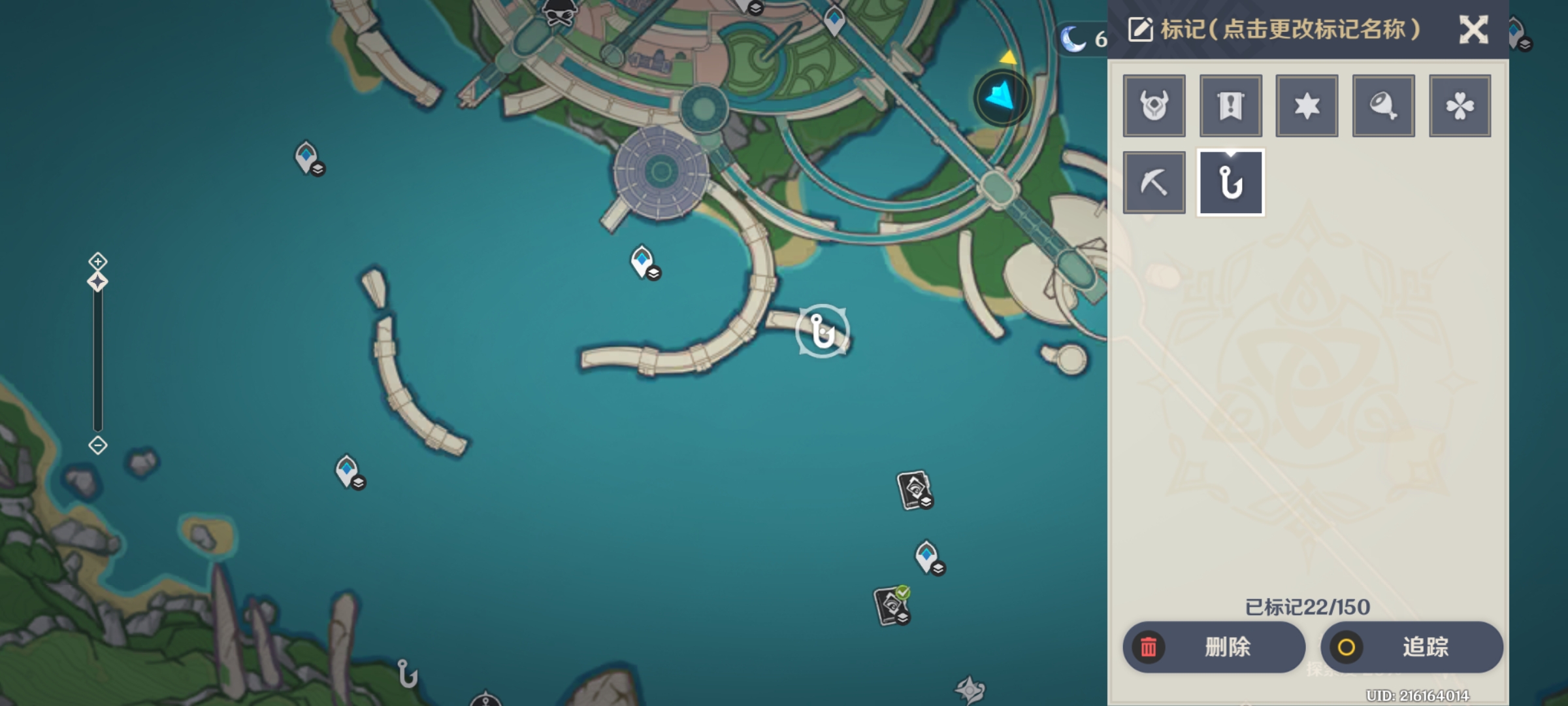Zoom out the map with minus button
This screenshot has width=1568, height=706.
click(x=98, y=446)
